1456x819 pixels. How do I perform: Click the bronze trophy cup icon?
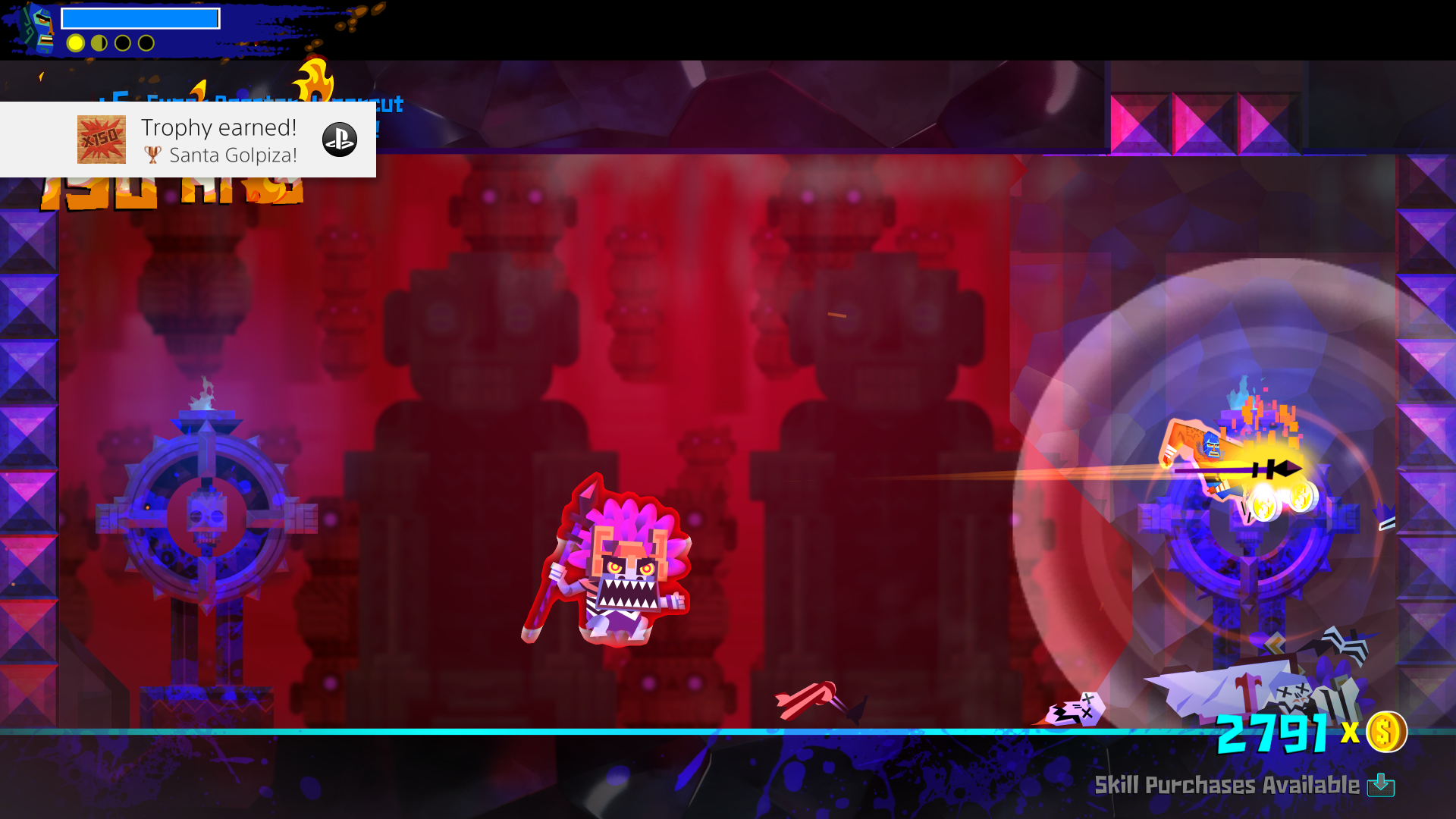[154, 155]
